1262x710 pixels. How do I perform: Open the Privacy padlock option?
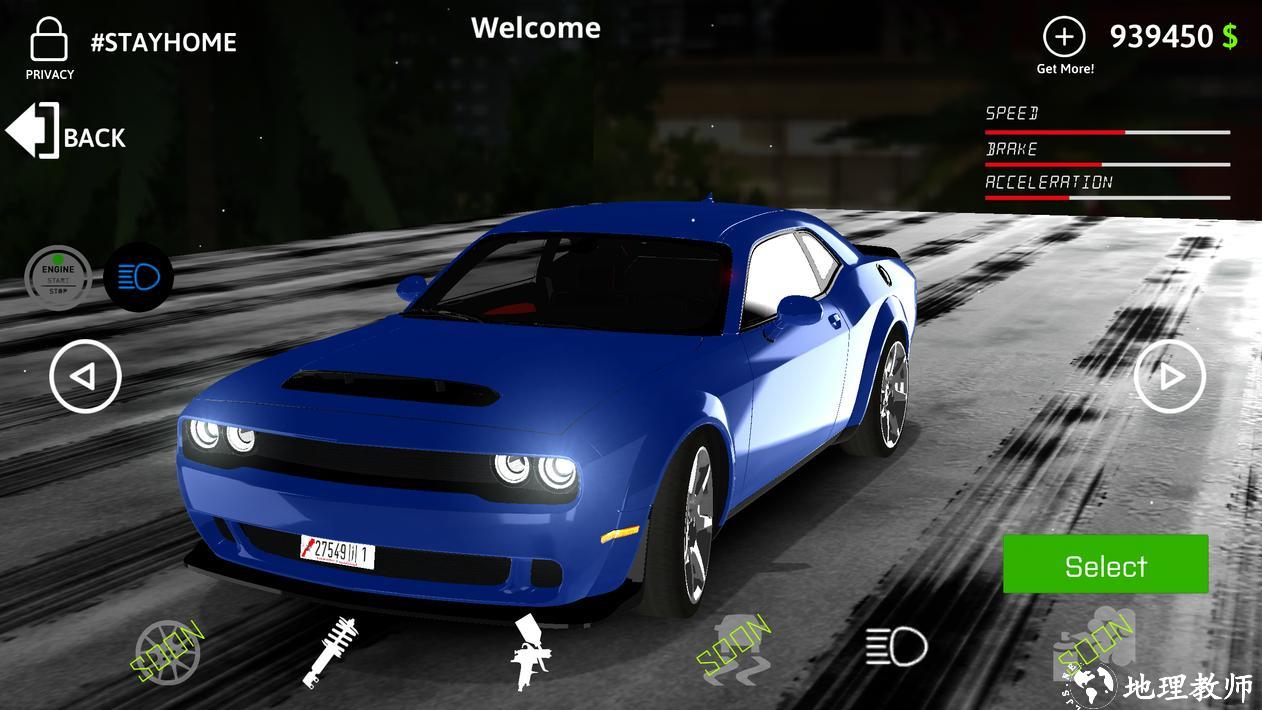click(49, 47)
